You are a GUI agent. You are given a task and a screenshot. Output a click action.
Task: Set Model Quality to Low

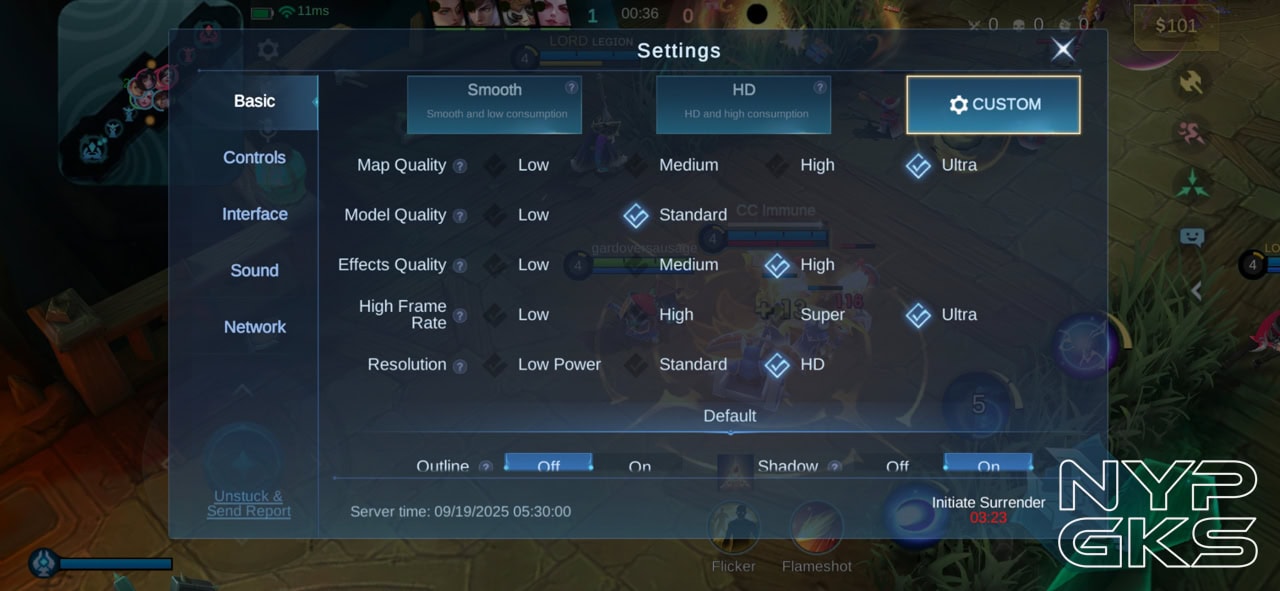pyautogui.click(x=520, y=215)
